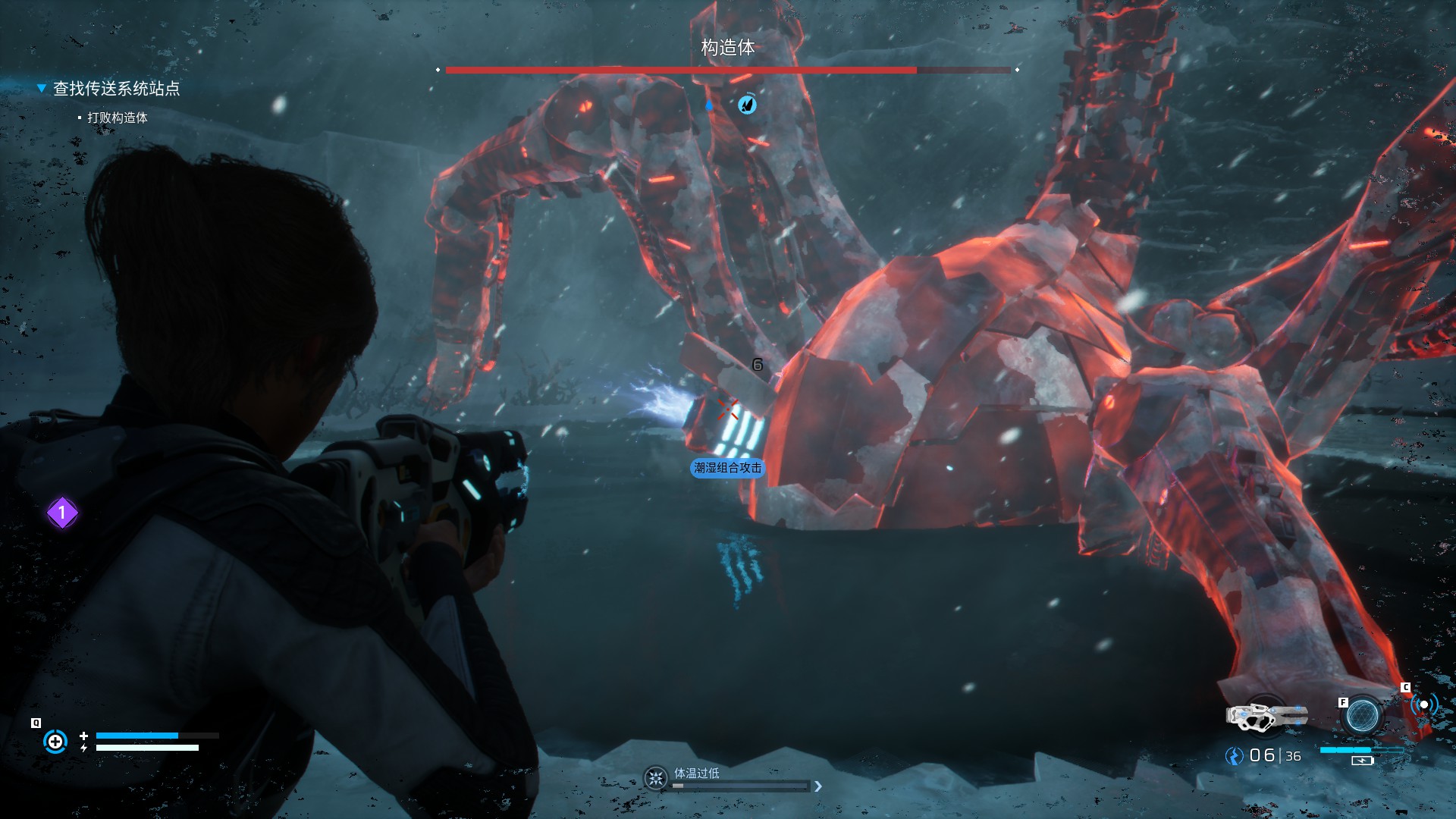Click the arrow beside the 体温过低 gauge
This screenshot has width=1456, height=819.
(818, 786)
